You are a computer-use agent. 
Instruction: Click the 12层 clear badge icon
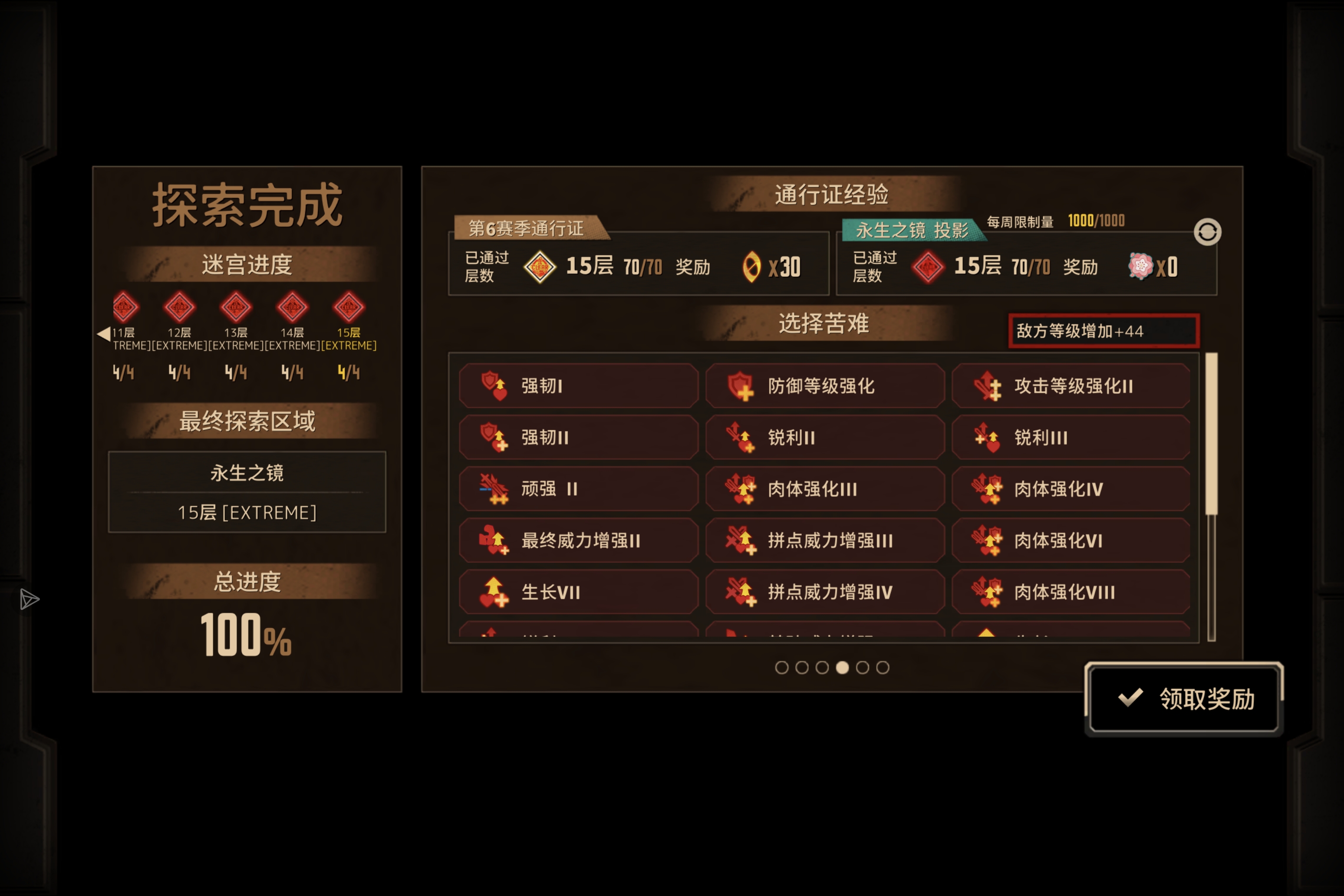click(179, 307)
